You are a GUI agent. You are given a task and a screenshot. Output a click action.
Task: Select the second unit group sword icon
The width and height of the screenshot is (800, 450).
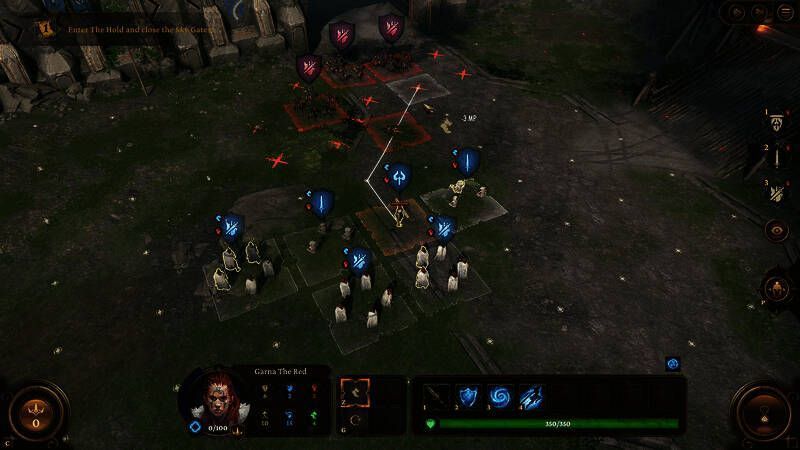[776, 157]
